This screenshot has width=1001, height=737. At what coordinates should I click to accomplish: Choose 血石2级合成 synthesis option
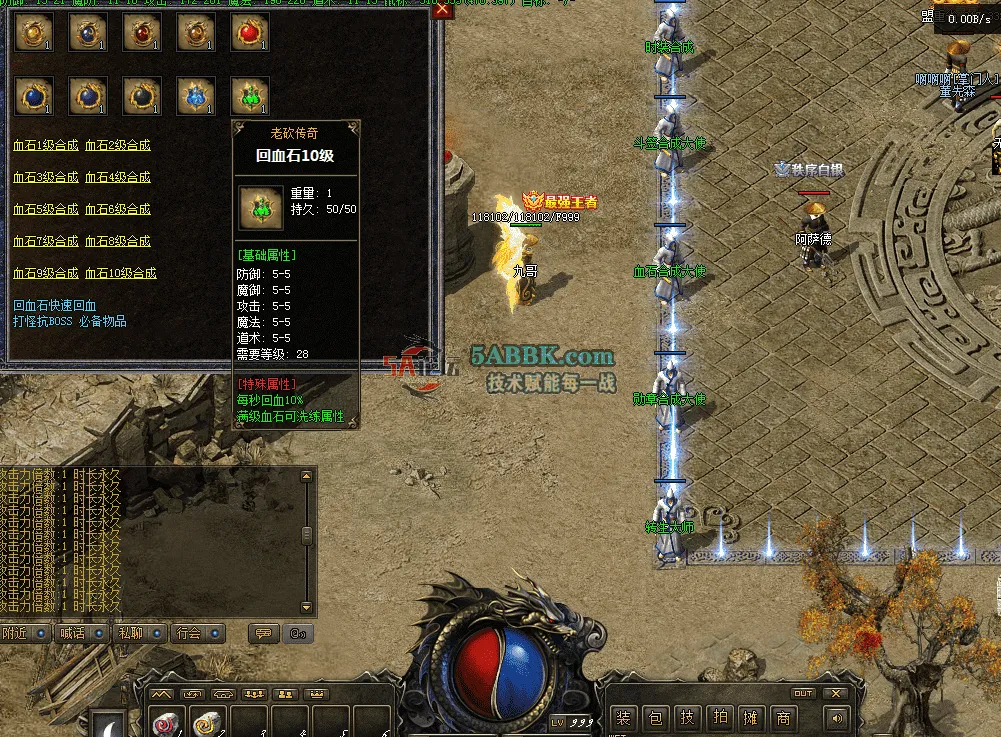(x=118, y=145)
